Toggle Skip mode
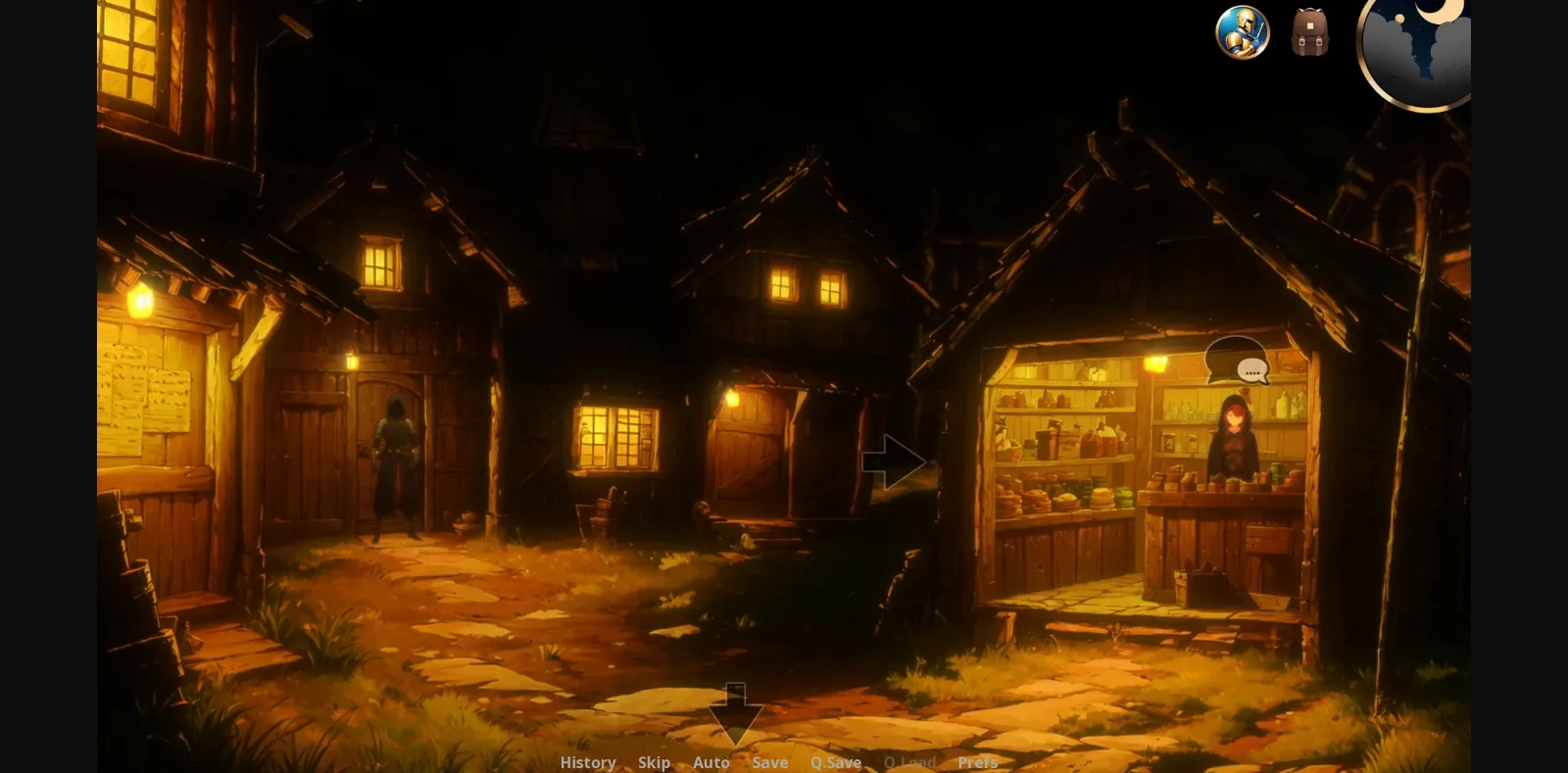 (x=654, y=761)
